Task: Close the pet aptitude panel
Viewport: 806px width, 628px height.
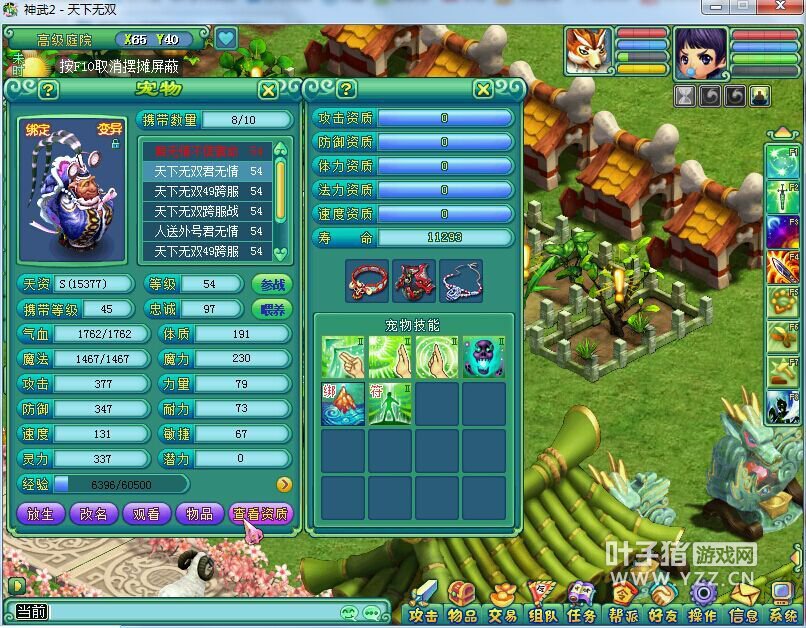Action: pos(483,90)
